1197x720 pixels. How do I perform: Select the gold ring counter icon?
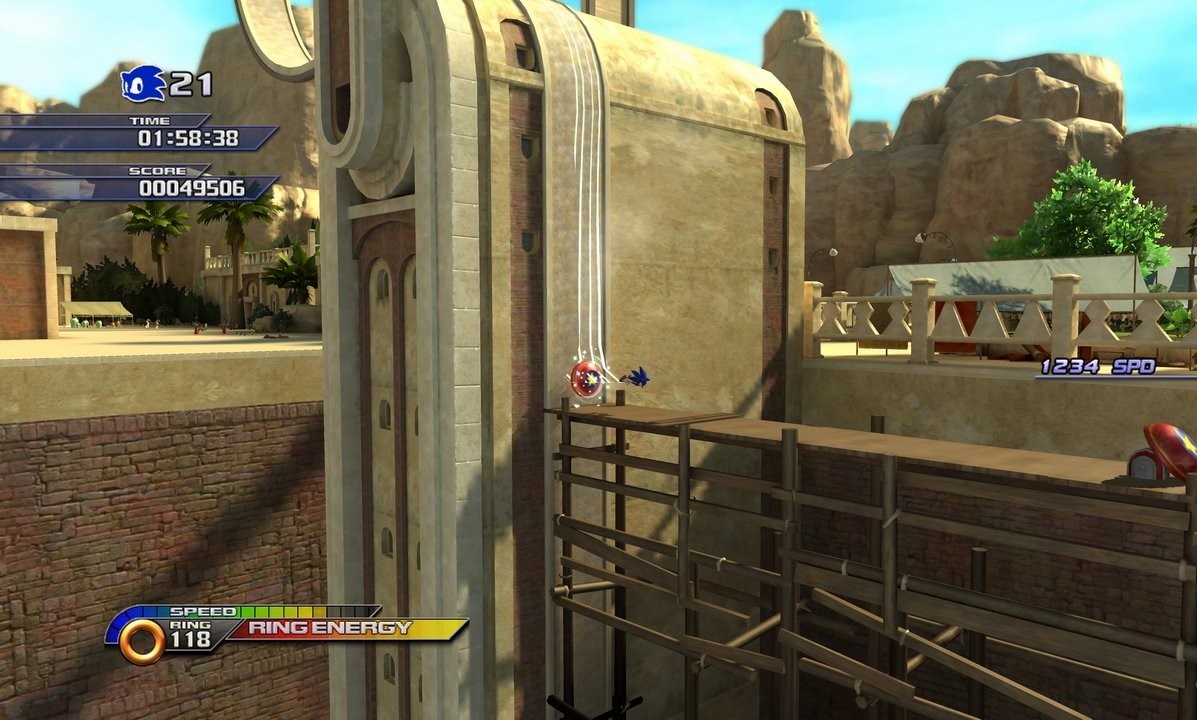(x=142, y=641)
